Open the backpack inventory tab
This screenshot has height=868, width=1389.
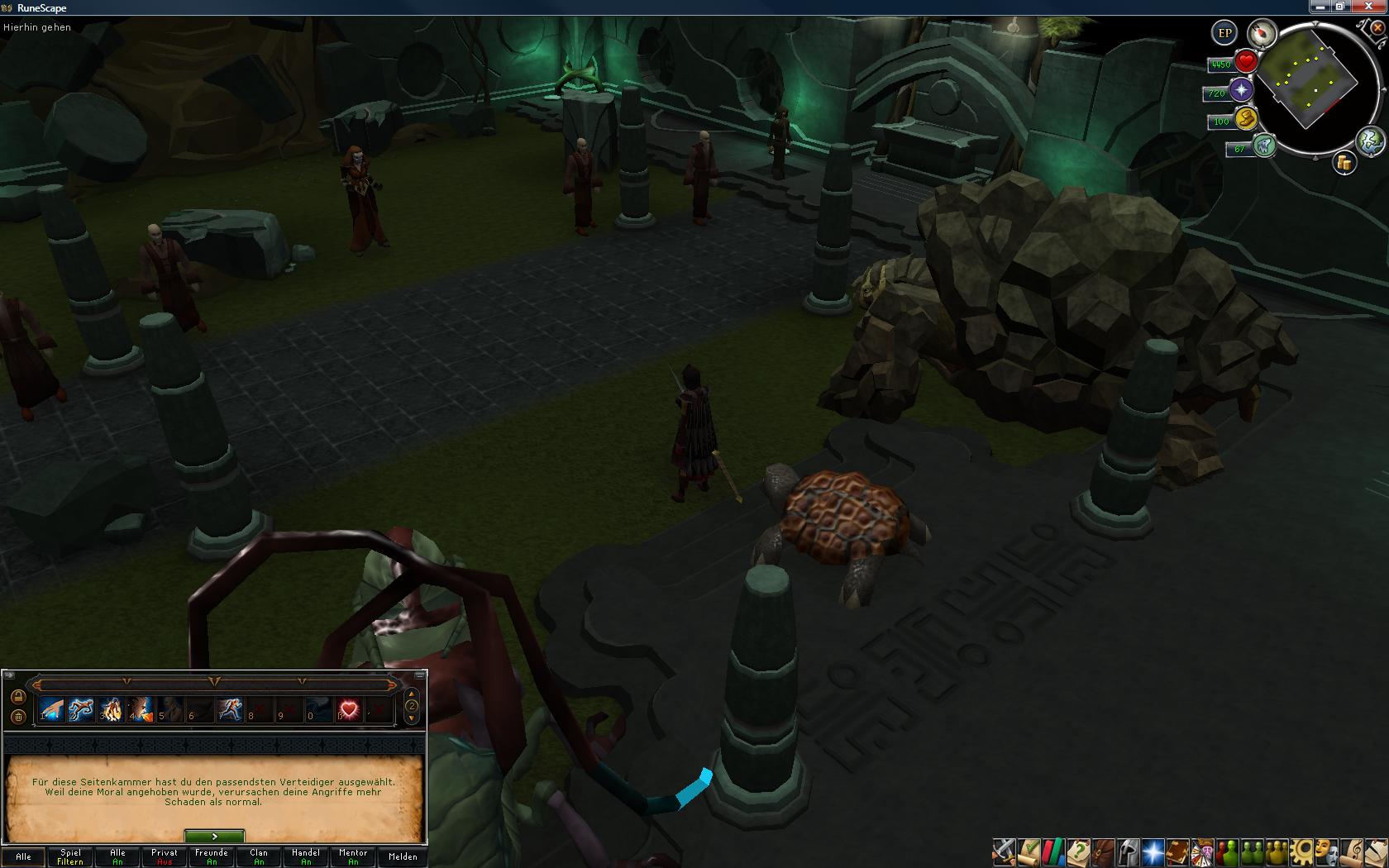pyautogui.click(x=1103, y=851)
